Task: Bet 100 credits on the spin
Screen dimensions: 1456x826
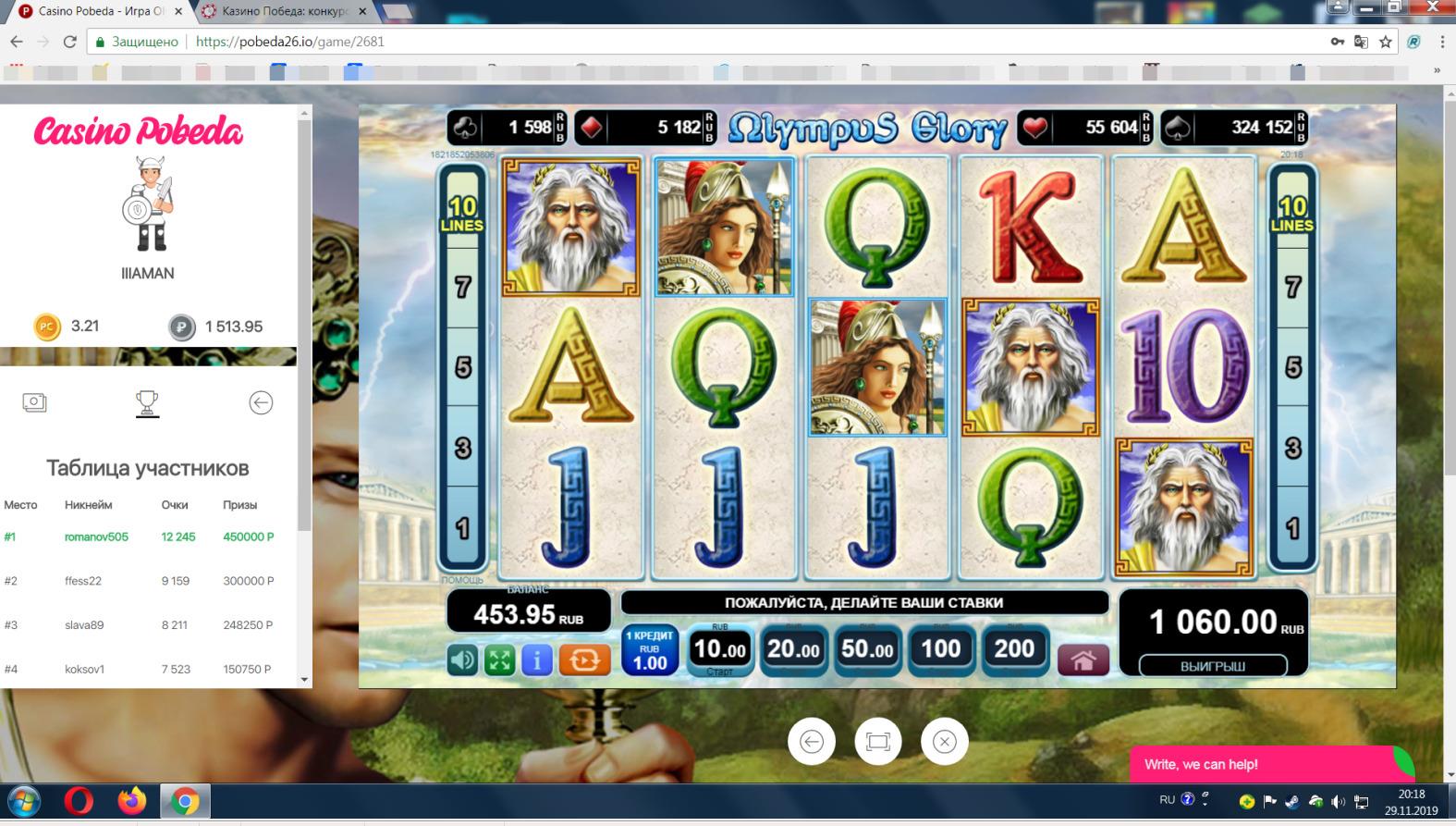Action: click(940, 649)
